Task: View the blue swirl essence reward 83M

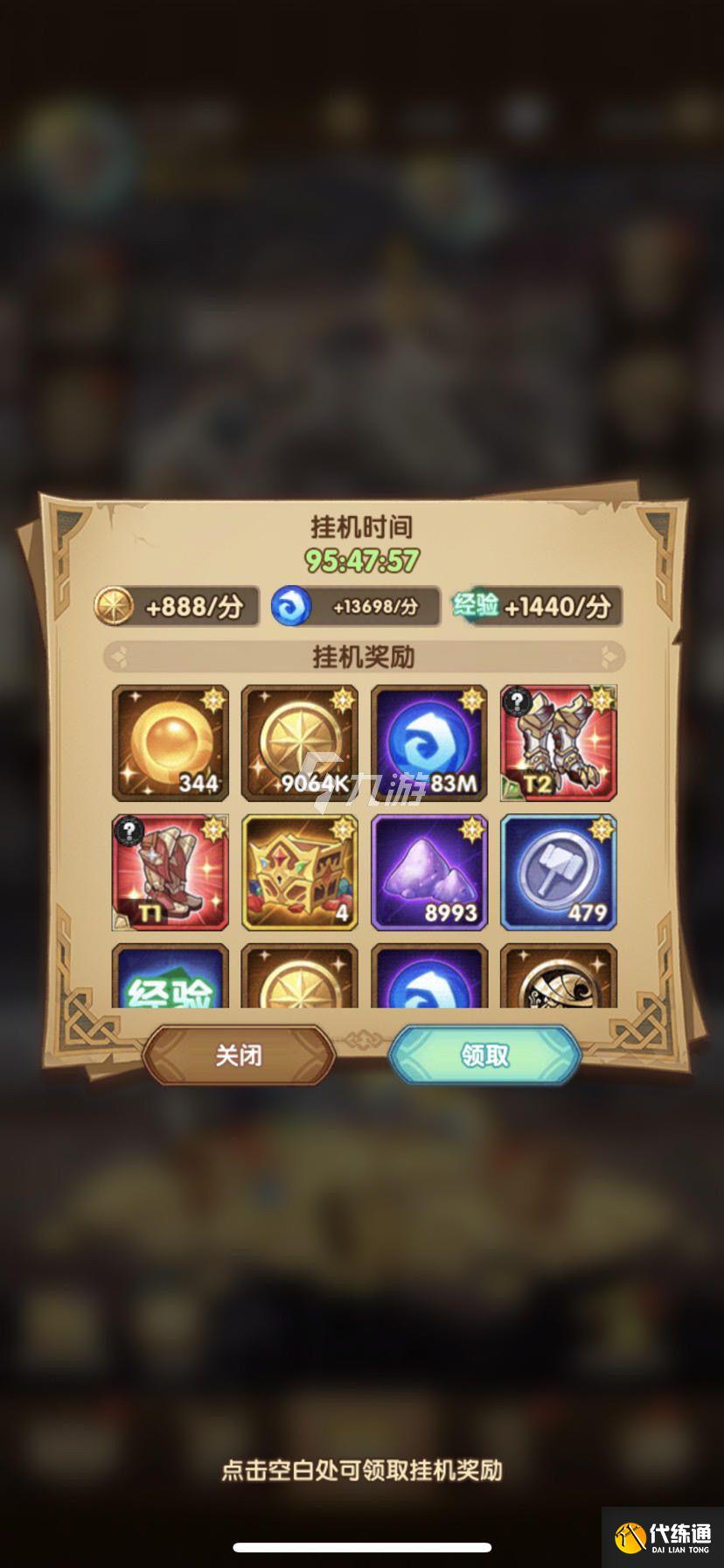Action: click(428, 742)
